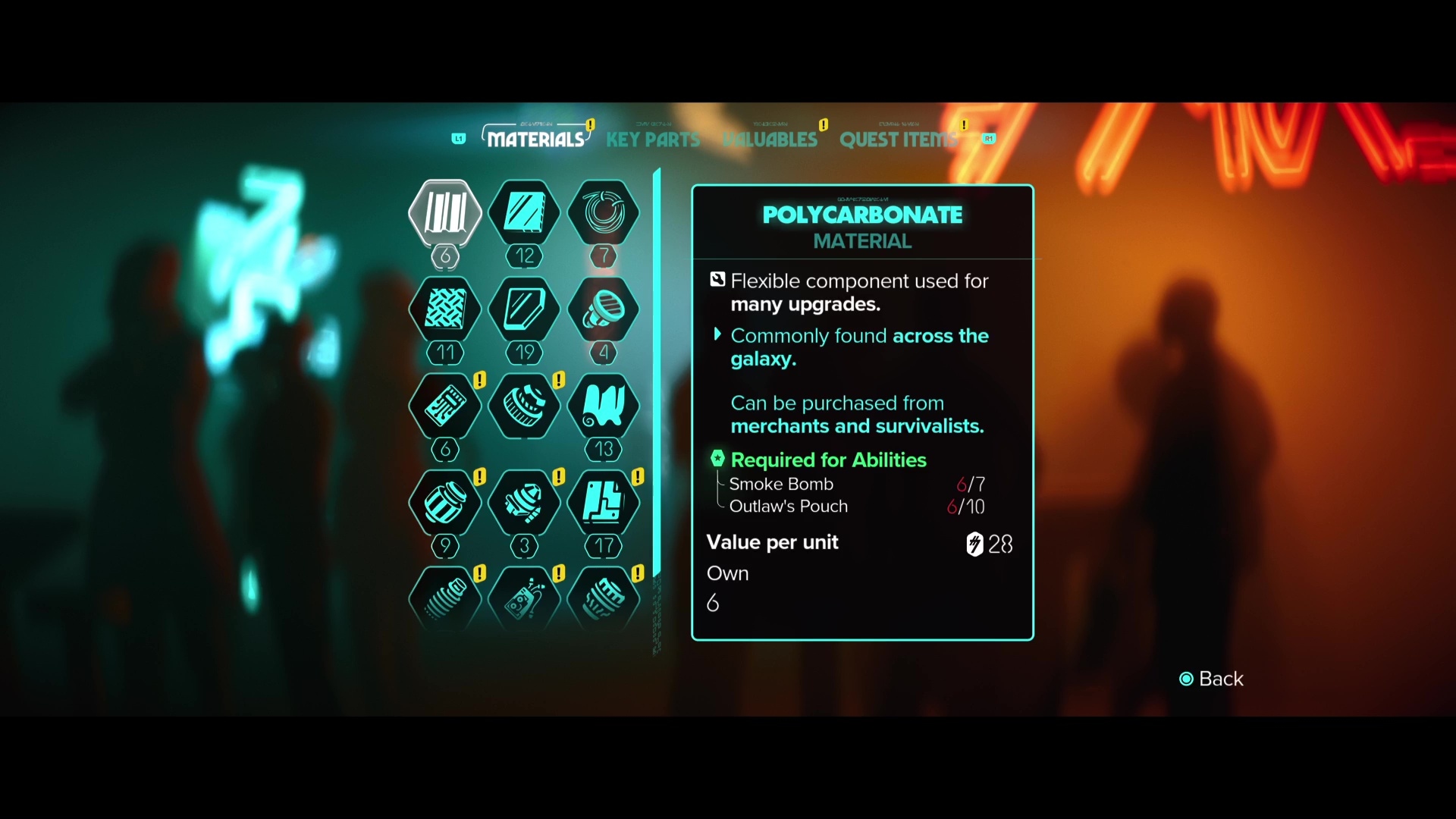Select the spring coil material in bottom row
Screen dimensions: 1456x819
coord(445,599)
